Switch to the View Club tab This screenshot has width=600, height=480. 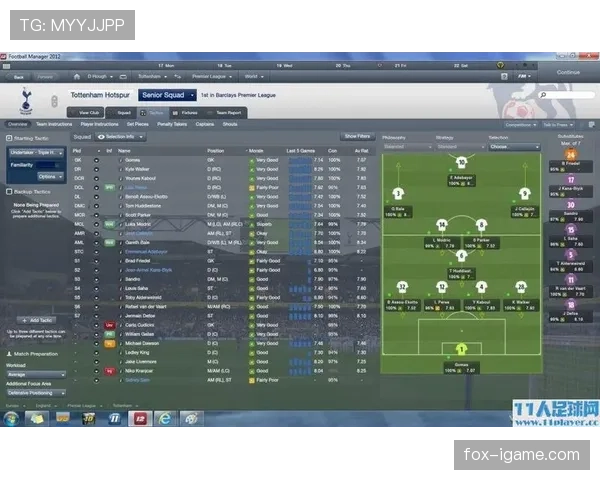point(90,113)
